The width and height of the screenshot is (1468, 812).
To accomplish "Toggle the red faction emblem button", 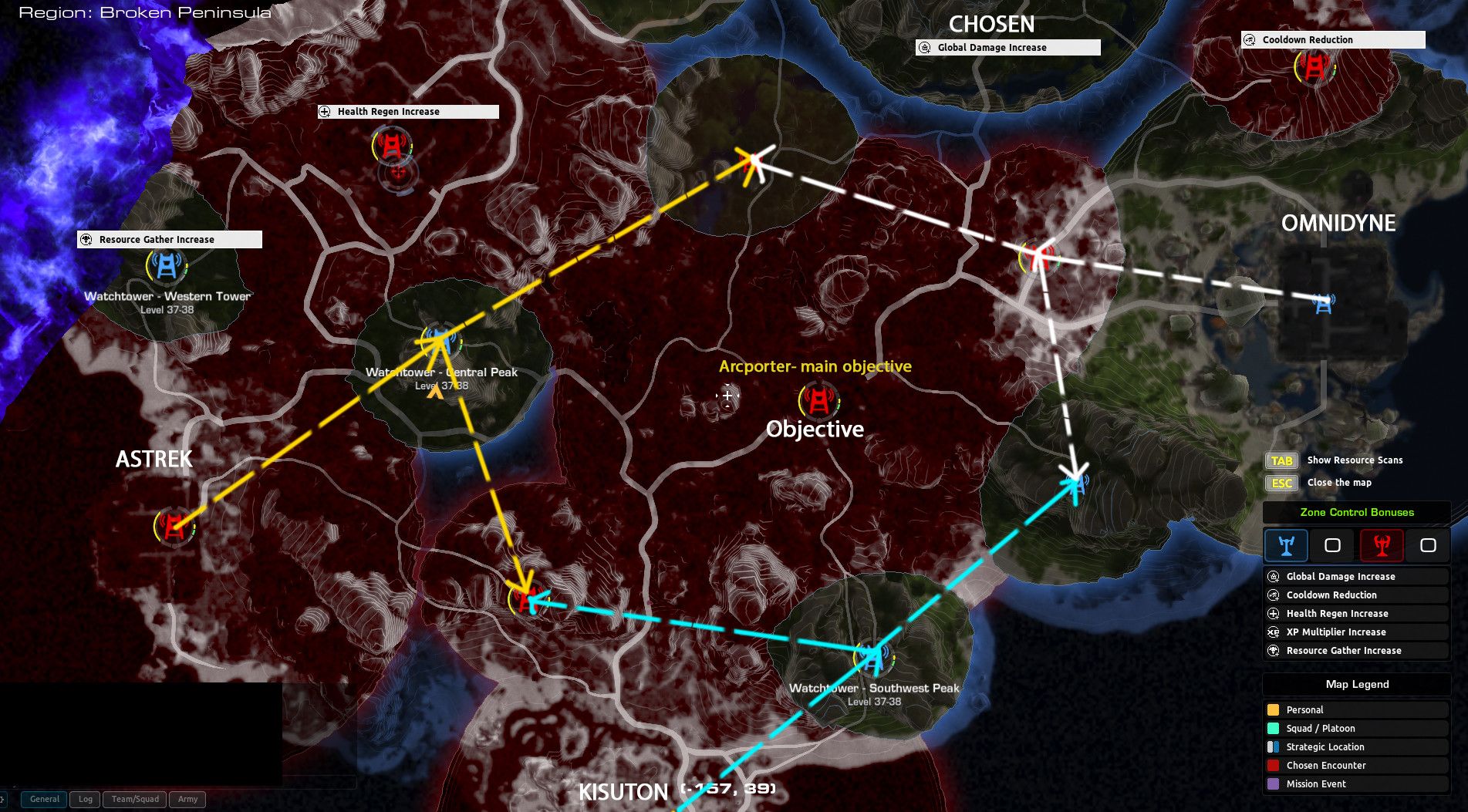I will (1382, 545).
